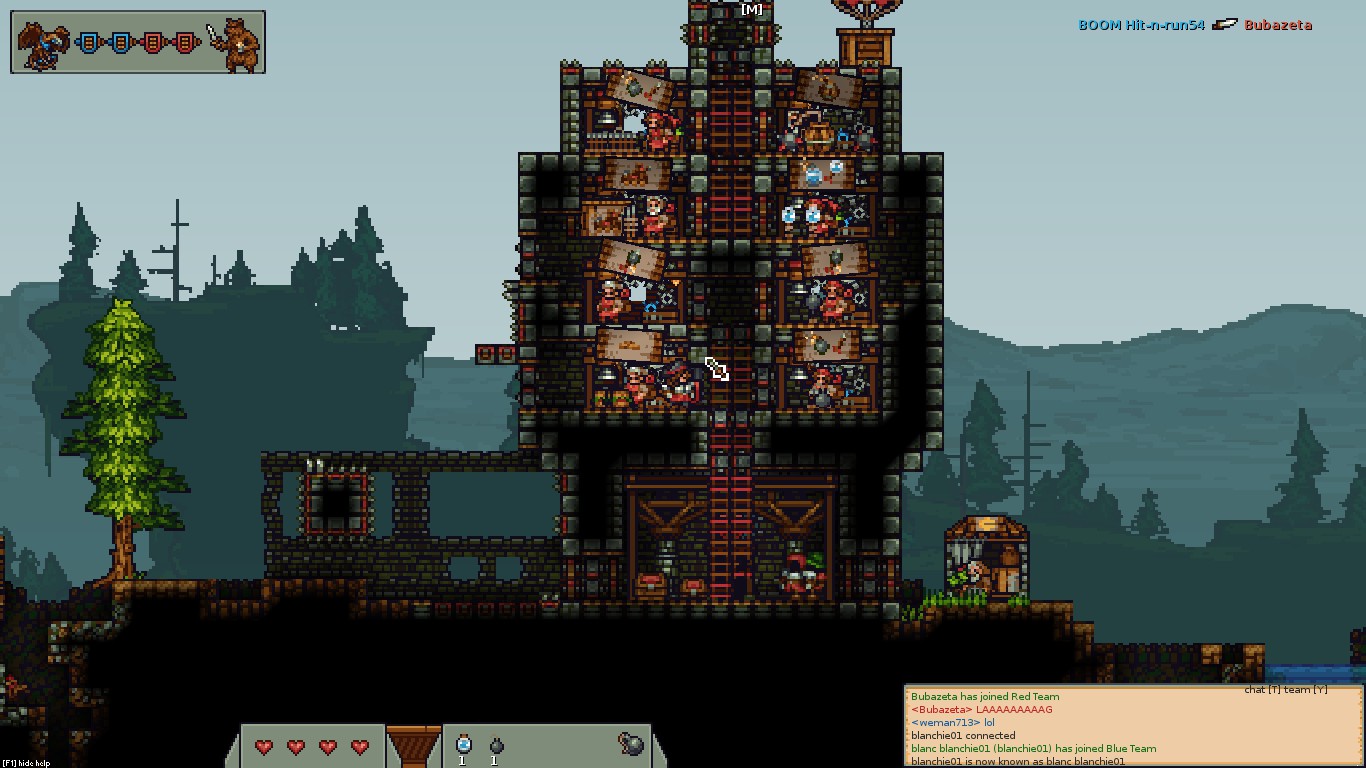Click the chat message log box

tap(1133, 728)
